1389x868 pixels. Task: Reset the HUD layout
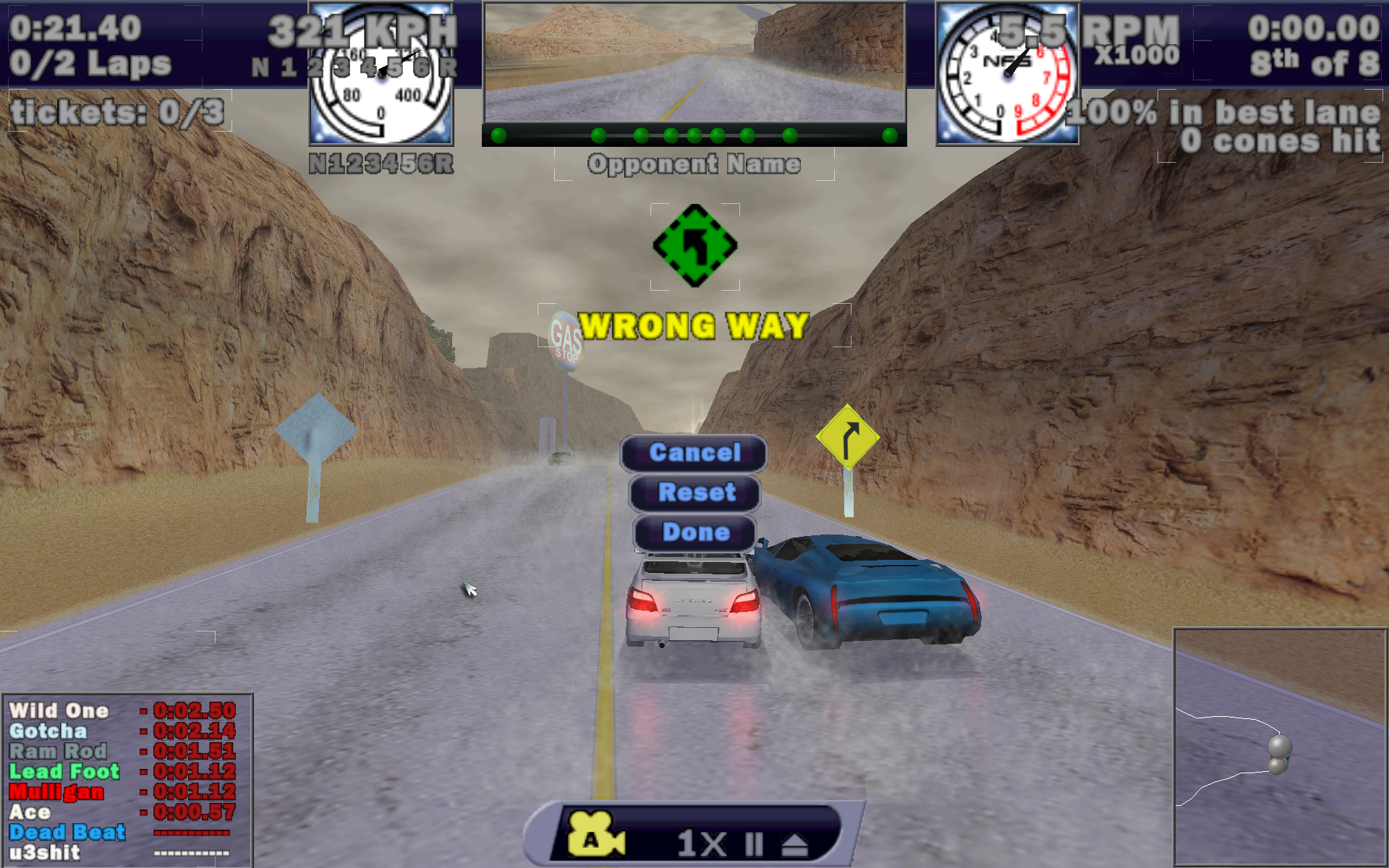click(x=695, y=493)
